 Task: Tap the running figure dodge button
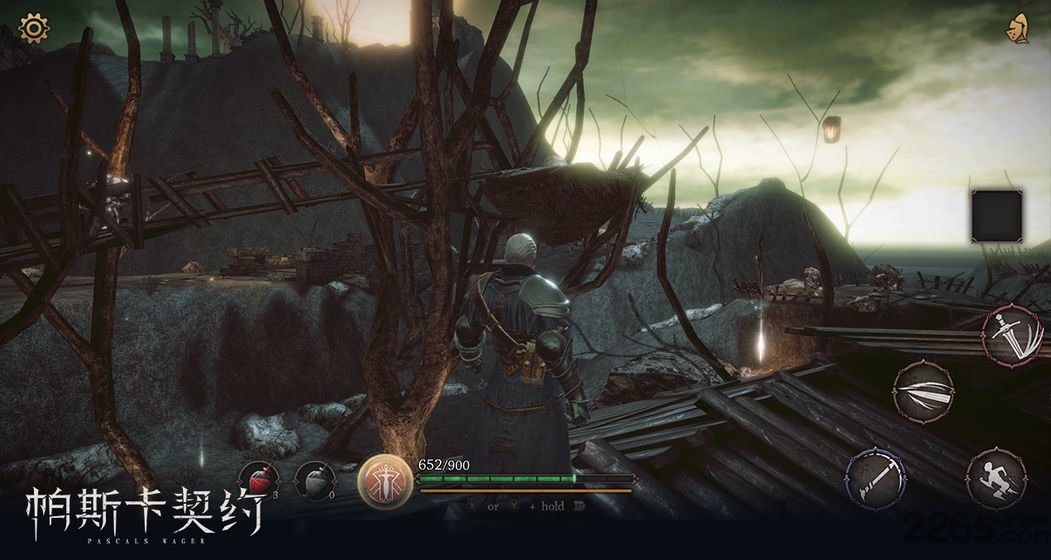[x=996, y=479]
